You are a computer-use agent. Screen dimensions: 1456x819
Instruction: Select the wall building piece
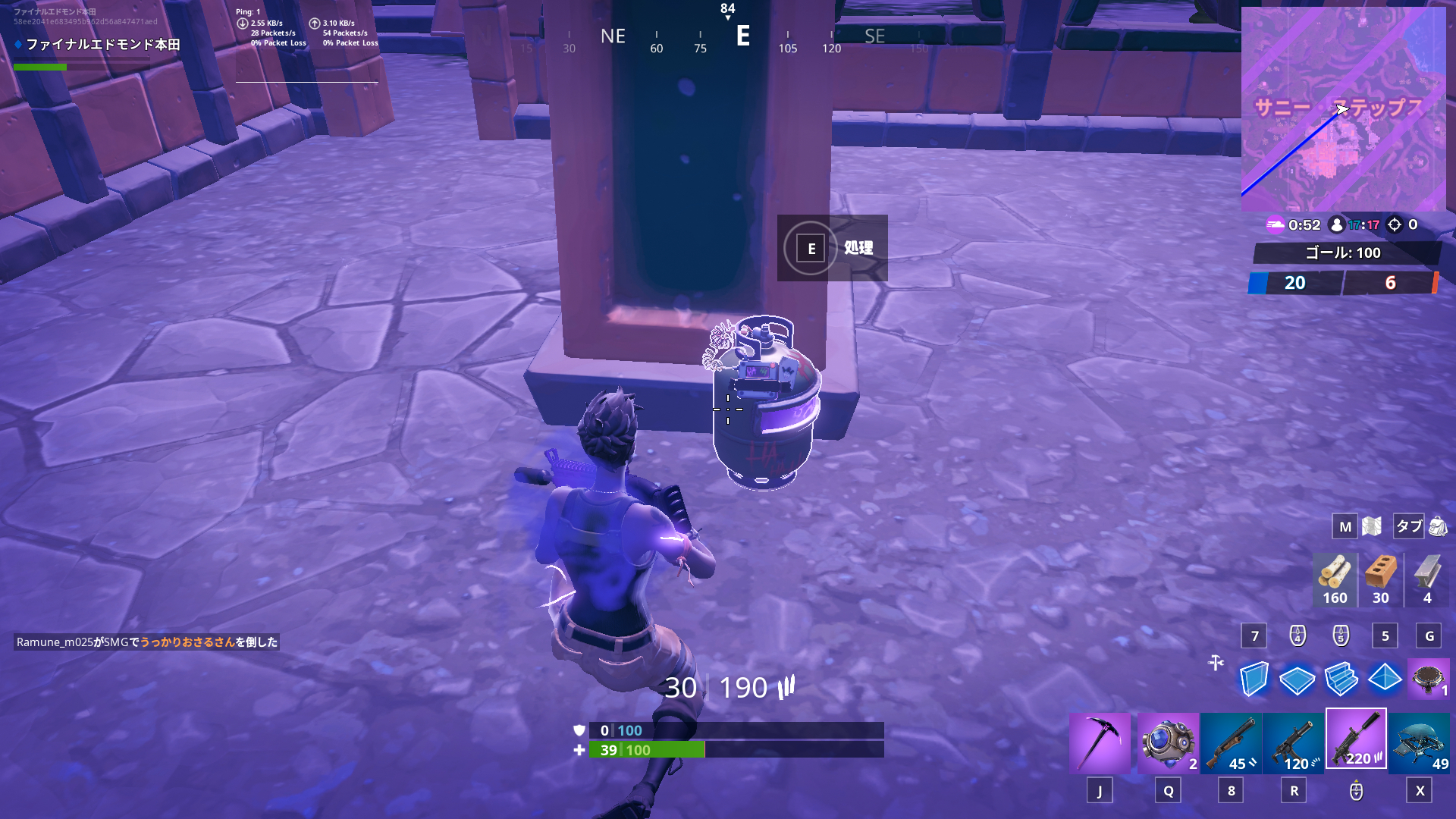(x=1255, y=679)
